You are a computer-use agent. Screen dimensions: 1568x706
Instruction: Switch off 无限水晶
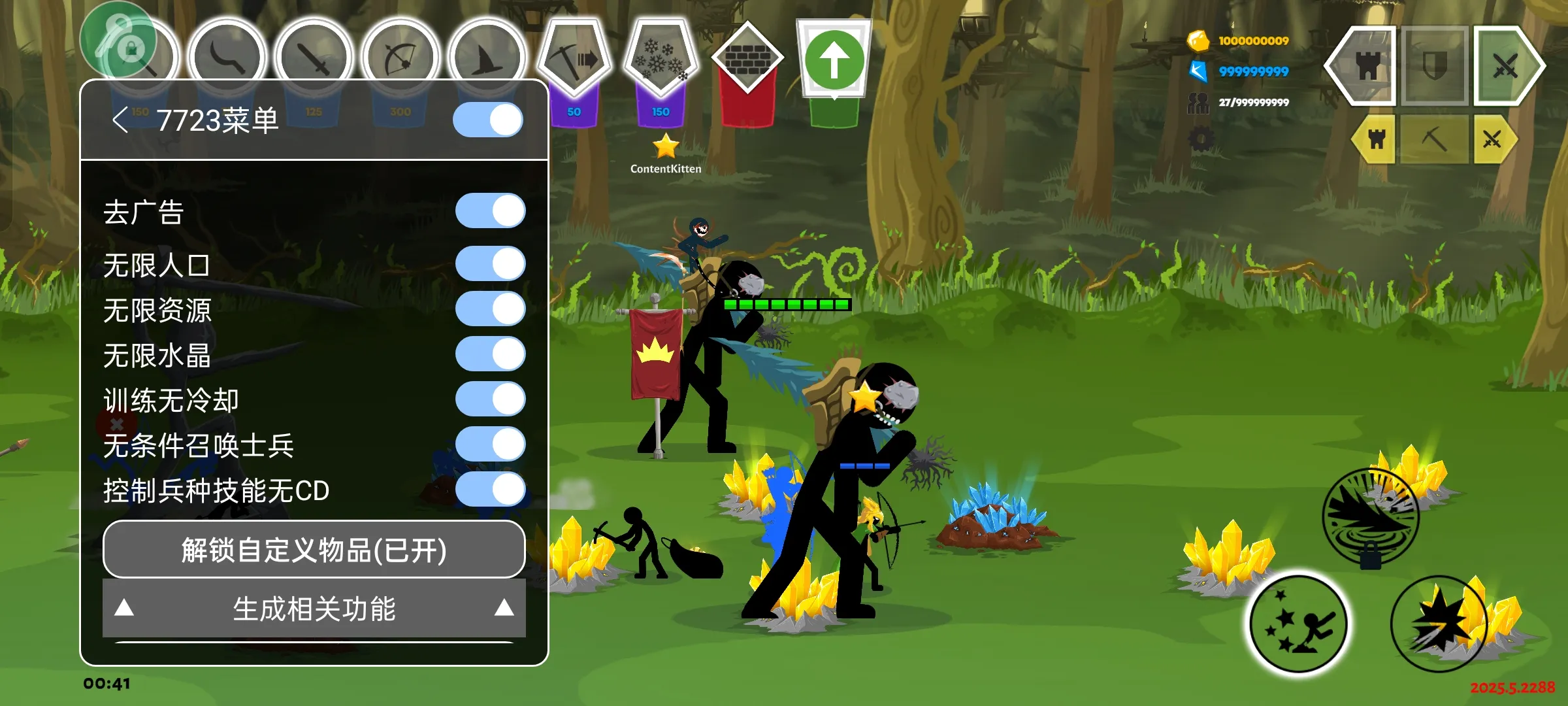tap(490, 354)
